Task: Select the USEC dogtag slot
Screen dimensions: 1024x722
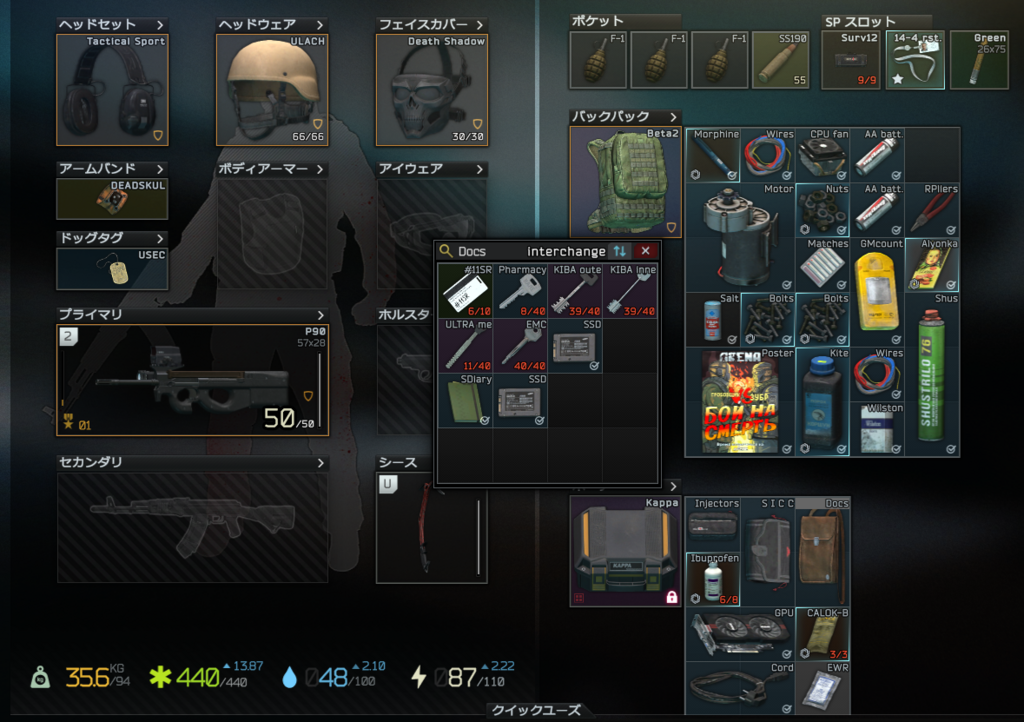Action: (112, 269)
